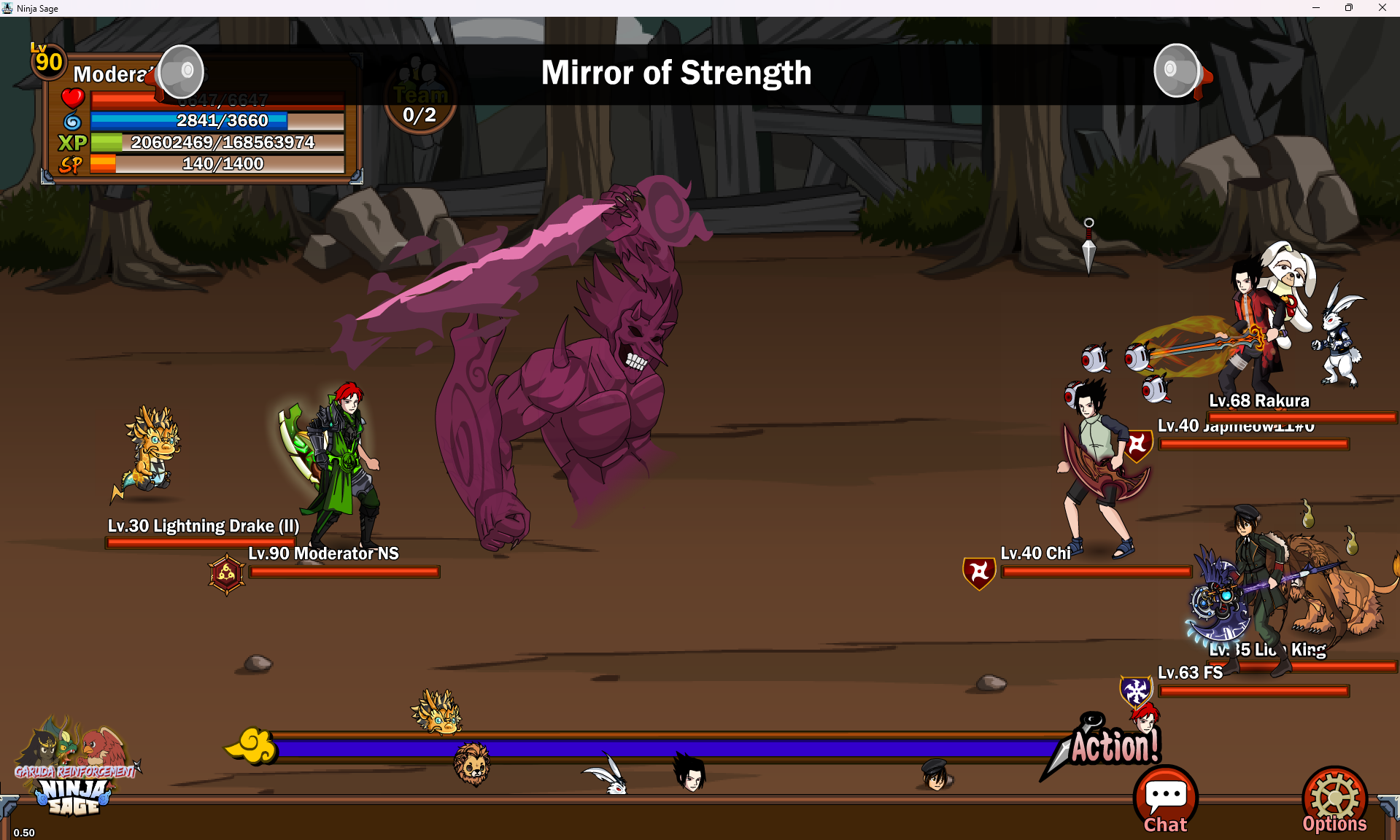The image size is (1400, 840).
Task: Minimize the Ninja Sage window
Action: [x=1316, y=8]
